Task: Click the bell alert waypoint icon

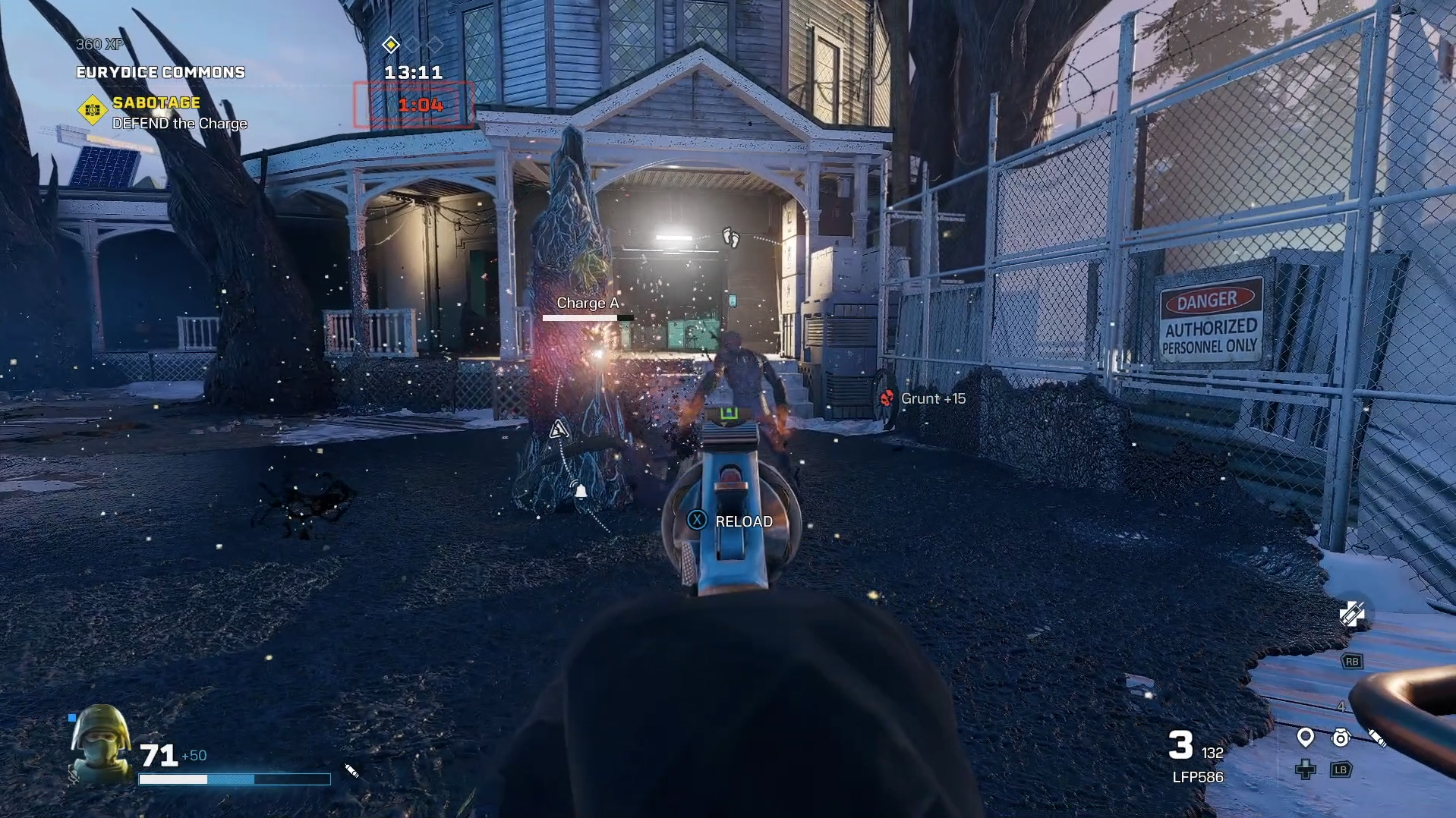Action: pyautogui.click(x=581, y=492)
